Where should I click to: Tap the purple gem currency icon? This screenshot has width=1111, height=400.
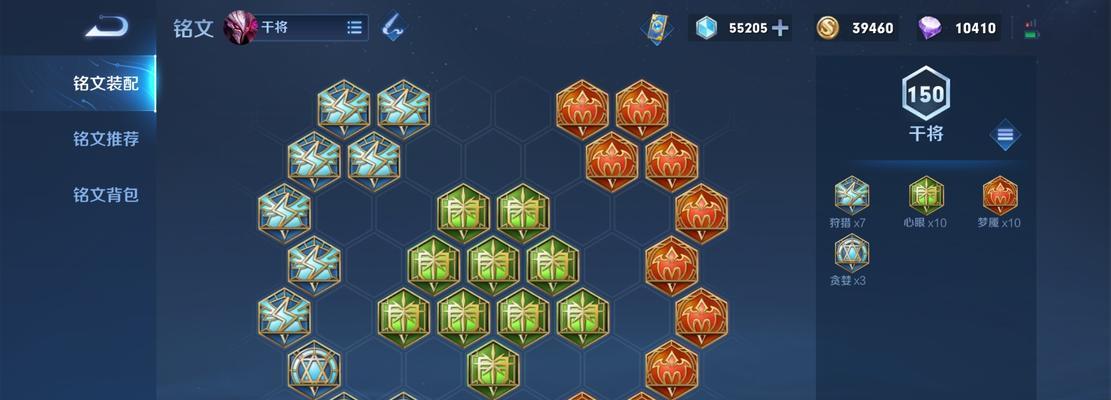tap(930, 28)
